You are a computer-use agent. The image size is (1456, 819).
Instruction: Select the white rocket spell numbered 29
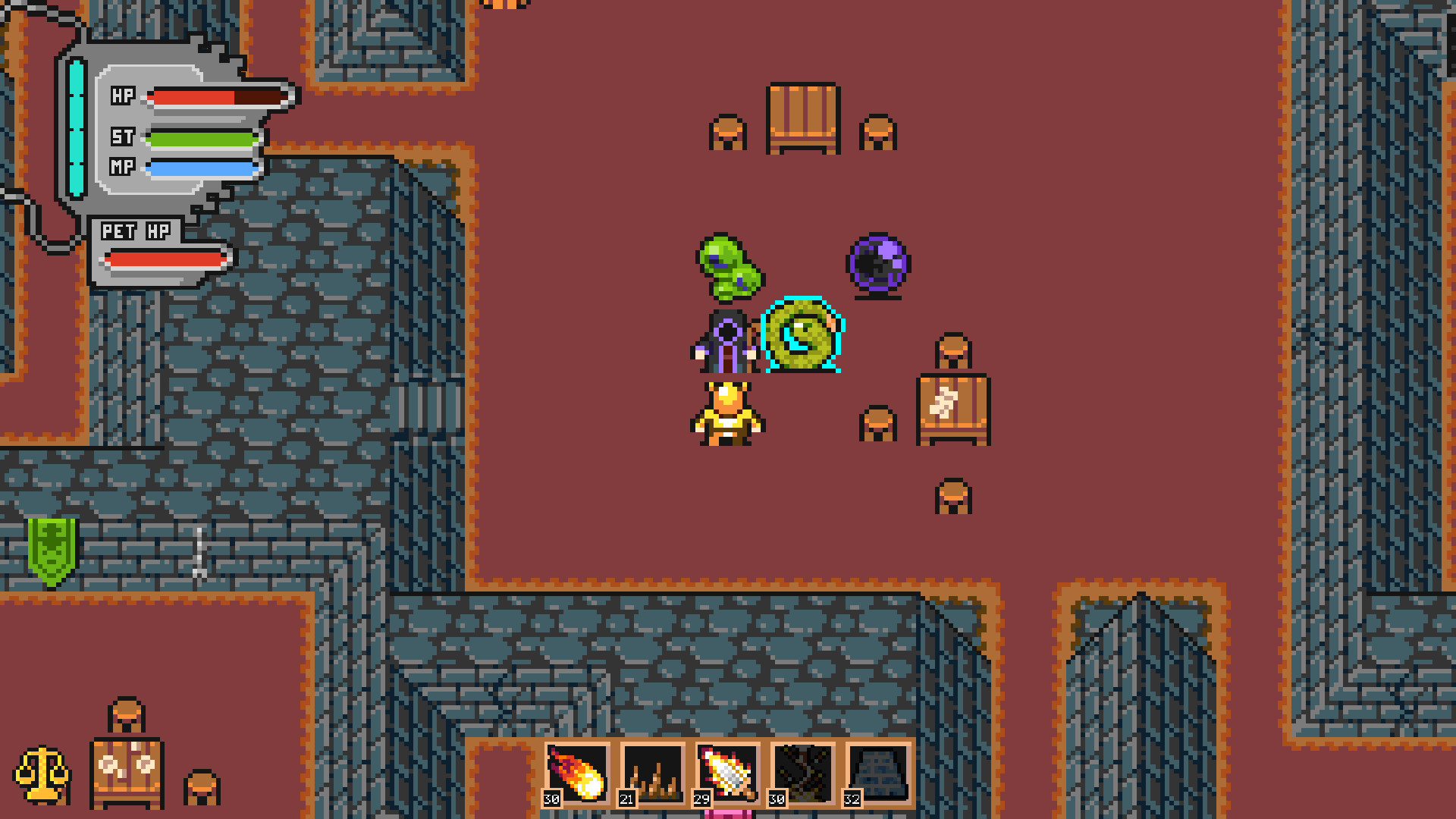(x=728, y=775)
